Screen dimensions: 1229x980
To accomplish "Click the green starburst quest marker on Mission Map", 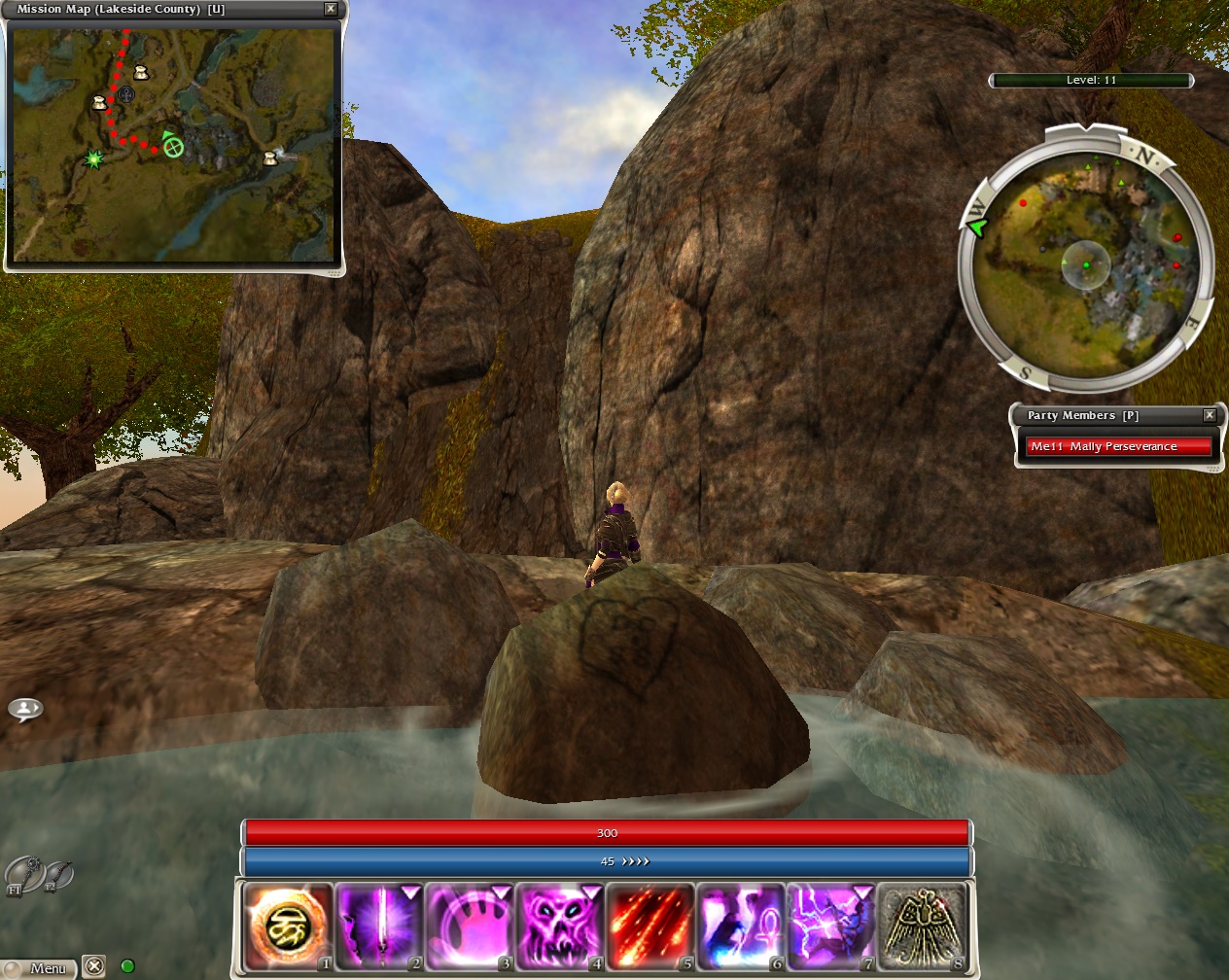I will point(93,158).
